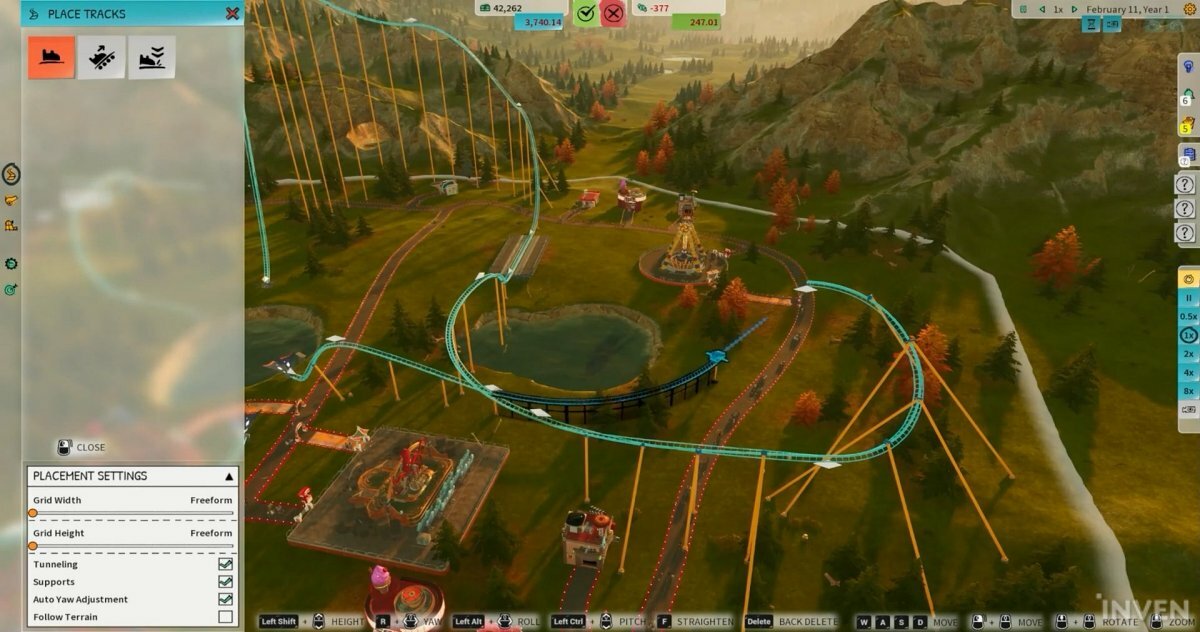Open settings with the orange gear icon
The width and height of the screenshot is (1200, 632).
(1189, 279)
